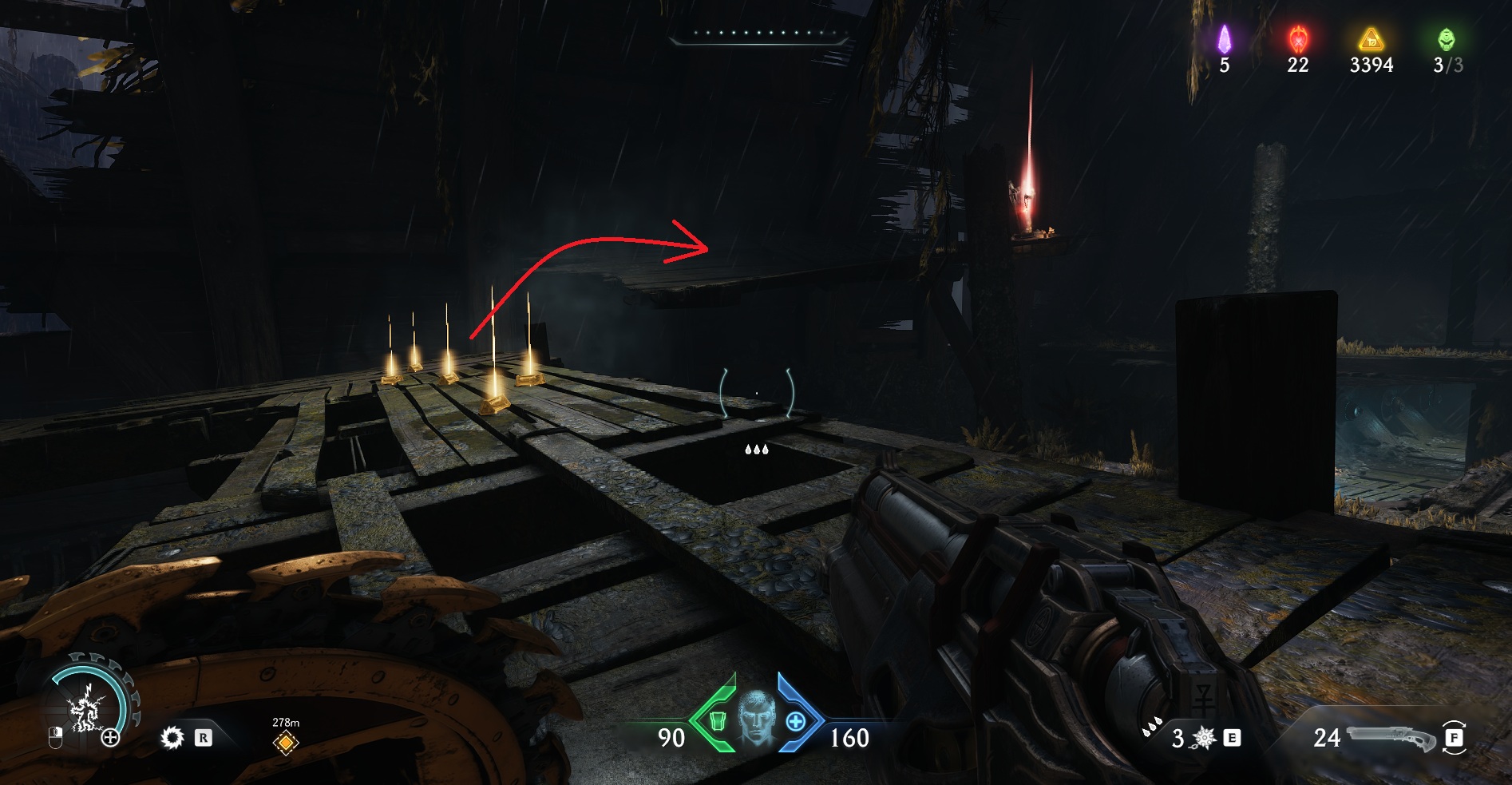Click the blue health cross icon

click(x=796, y=721)
